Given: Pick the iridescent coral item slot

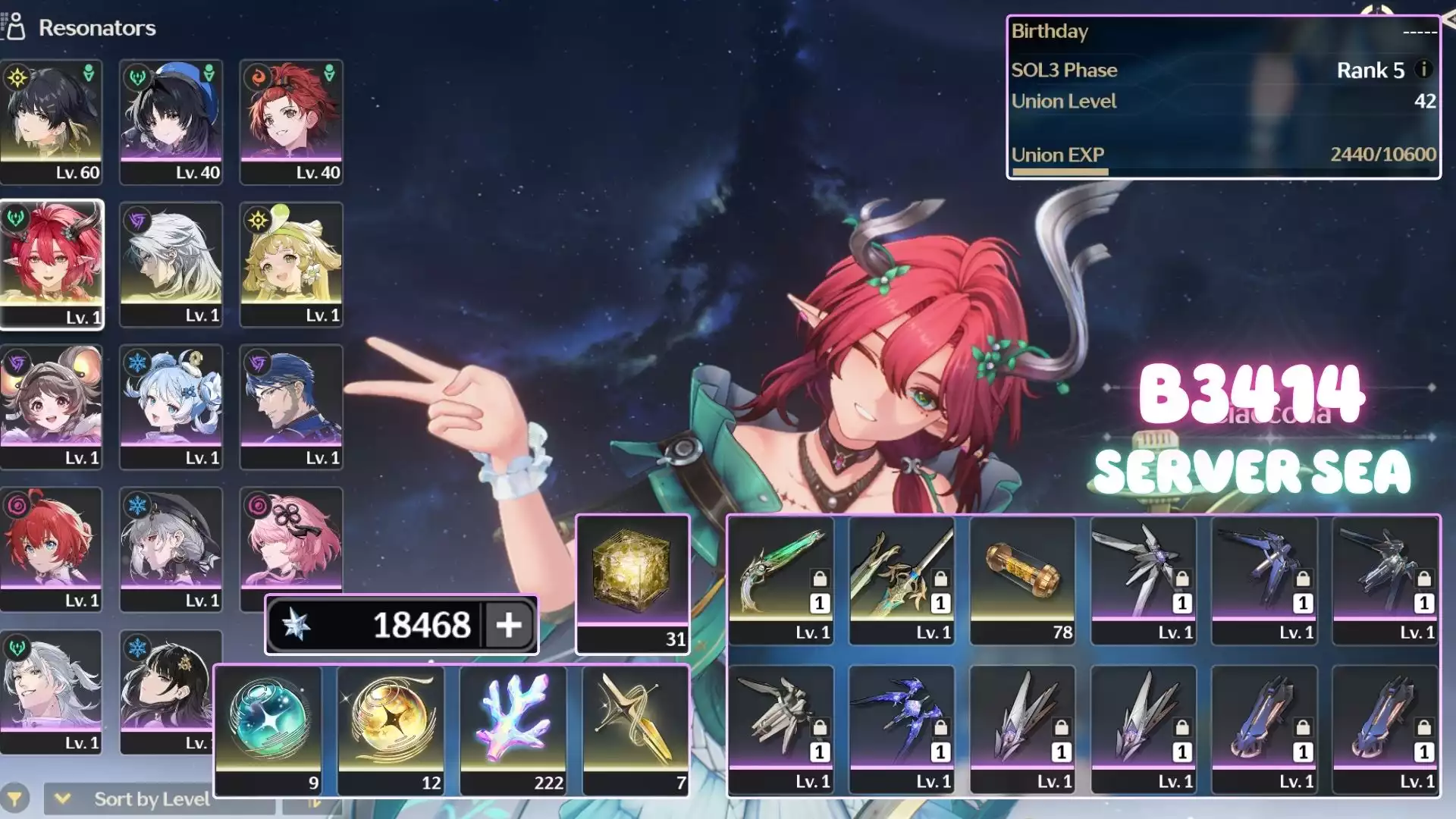Looking at the screenshot, I should tap(513, 730).
